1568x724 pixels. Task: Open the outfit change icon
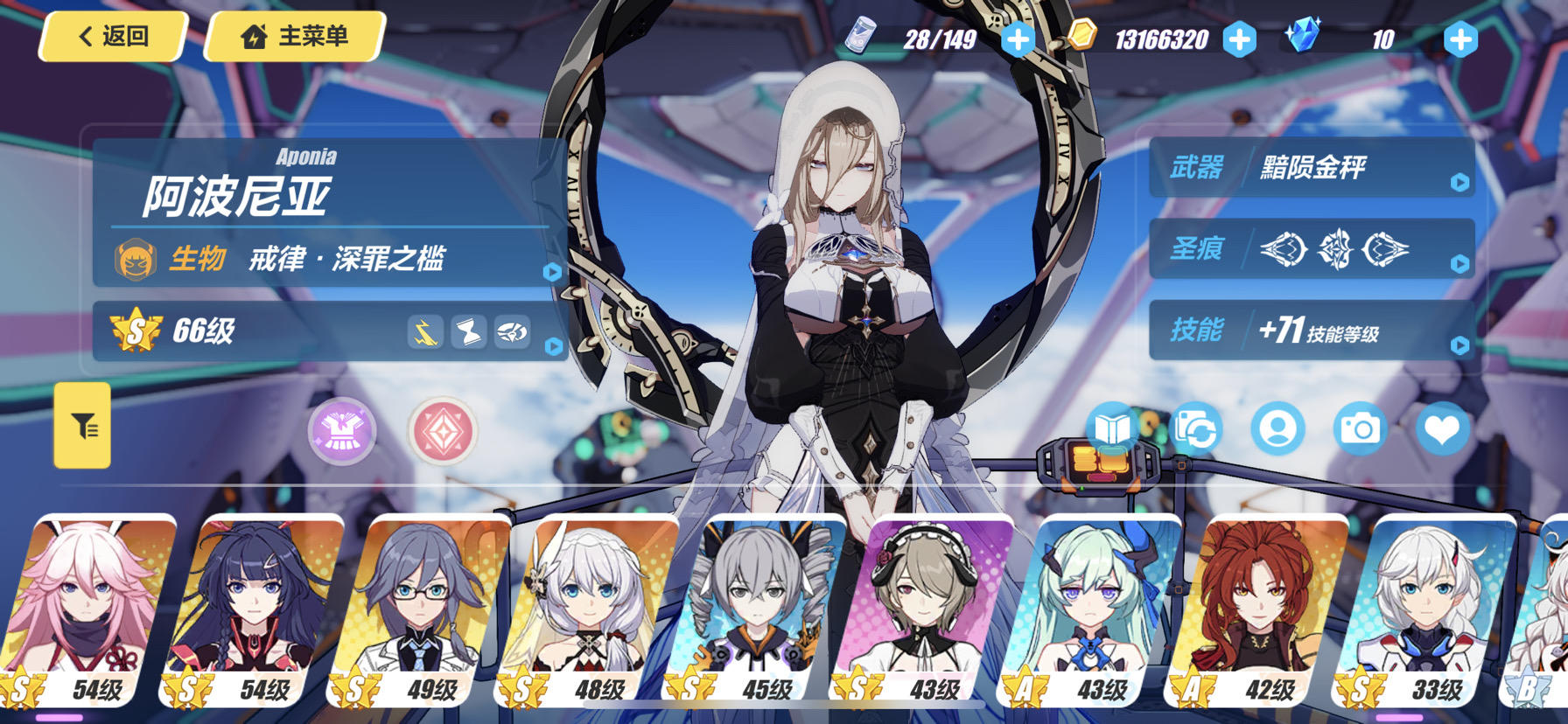coord(1196,428)
